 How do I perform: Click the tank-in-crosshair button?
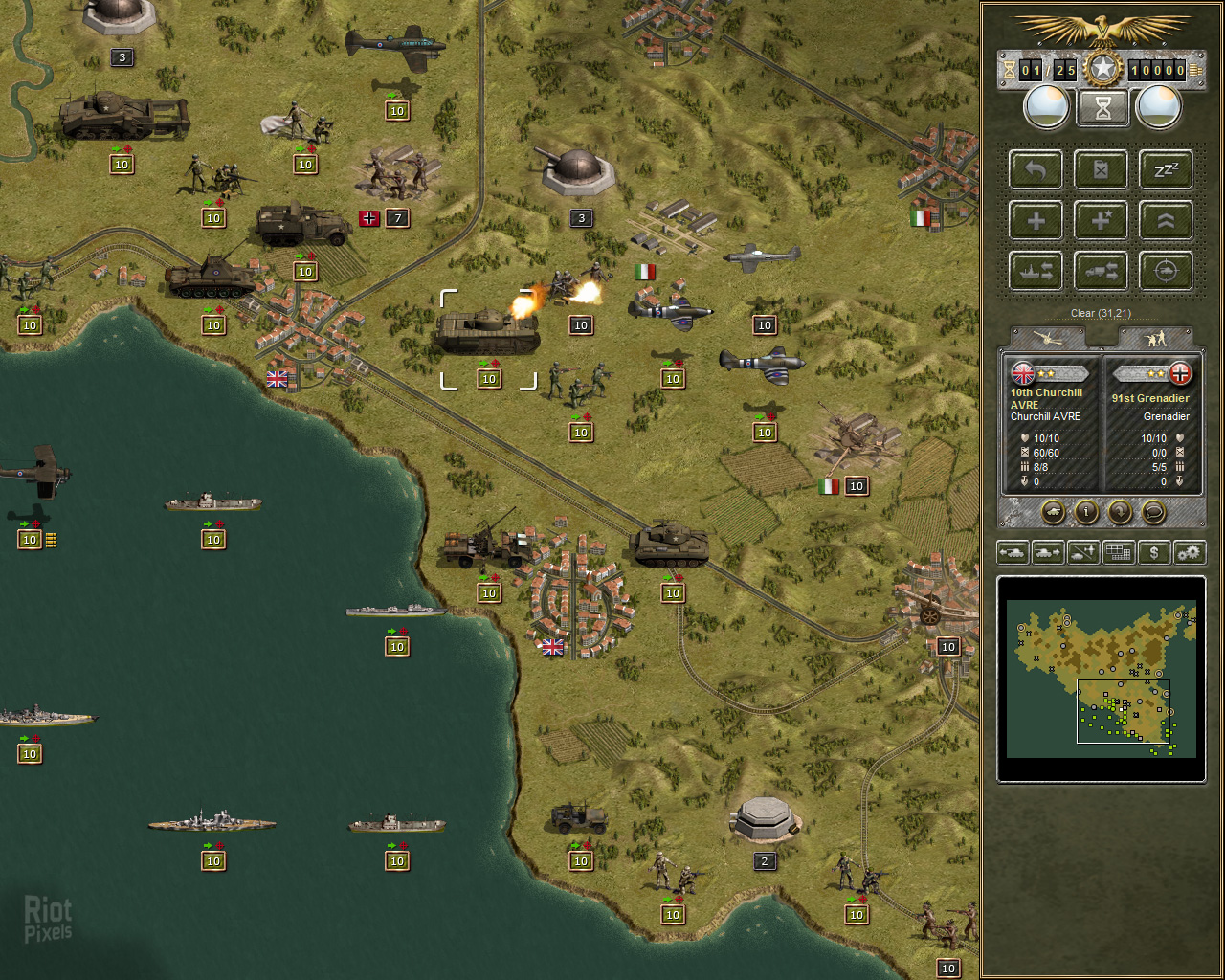pos(1166,272)
